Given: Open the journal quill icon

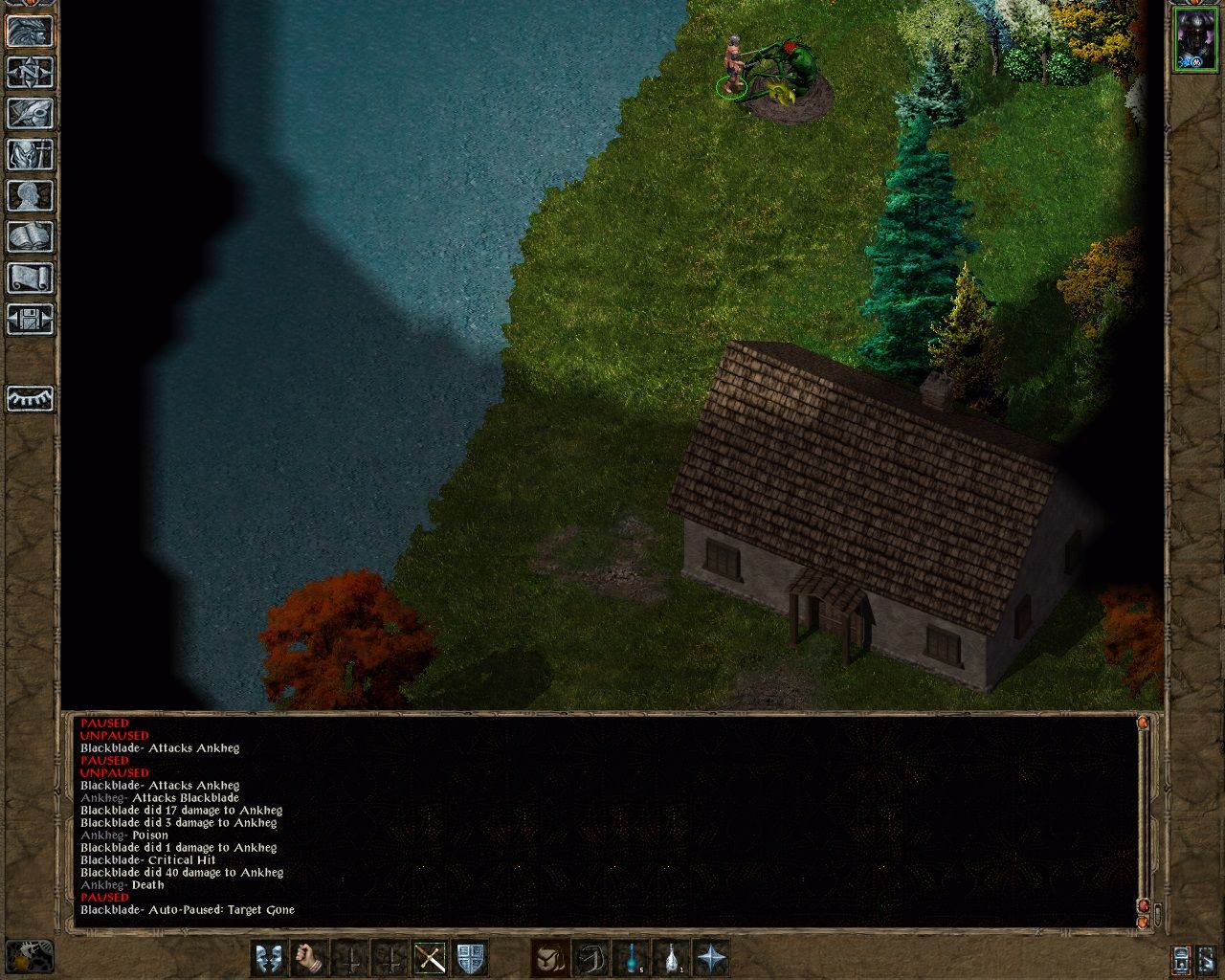Looking at the screenshot, I should pos(30,113).
